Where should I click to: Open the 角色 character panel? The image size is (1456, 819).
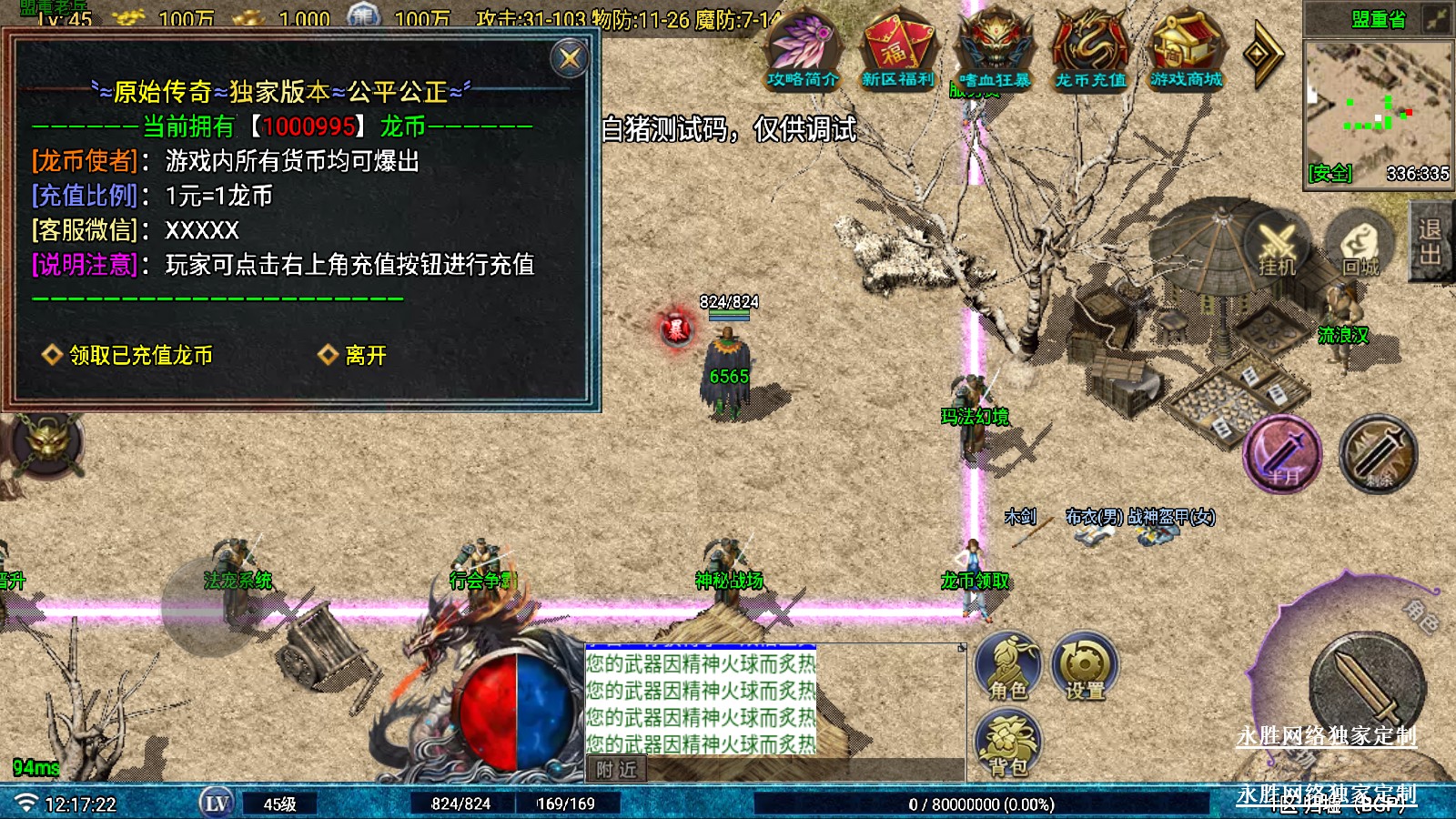coord(1008,666)
